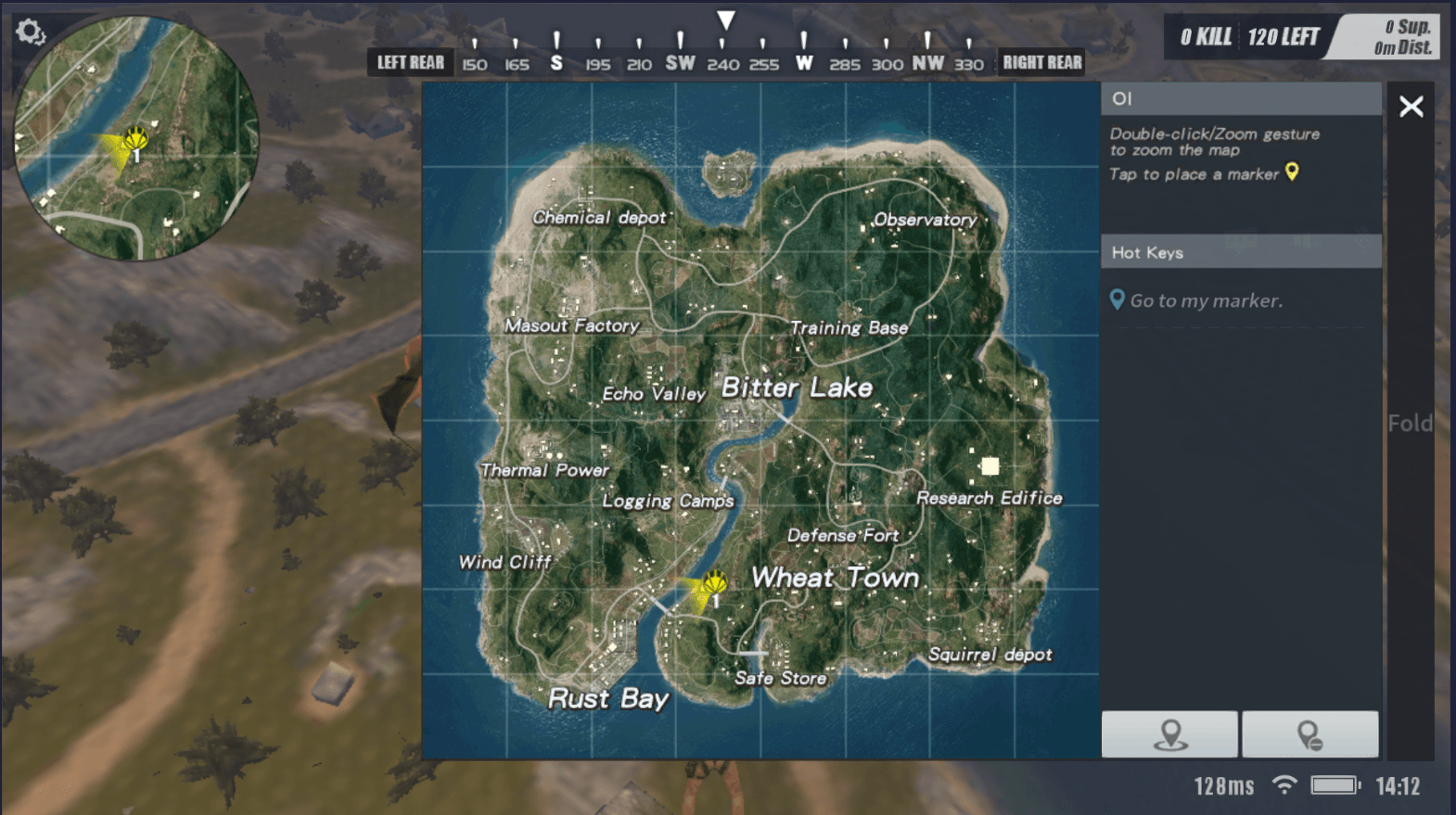Screen dimensions: 1456x815
Task: Tap Bitter Lake on the map
Action: [797, 388]
